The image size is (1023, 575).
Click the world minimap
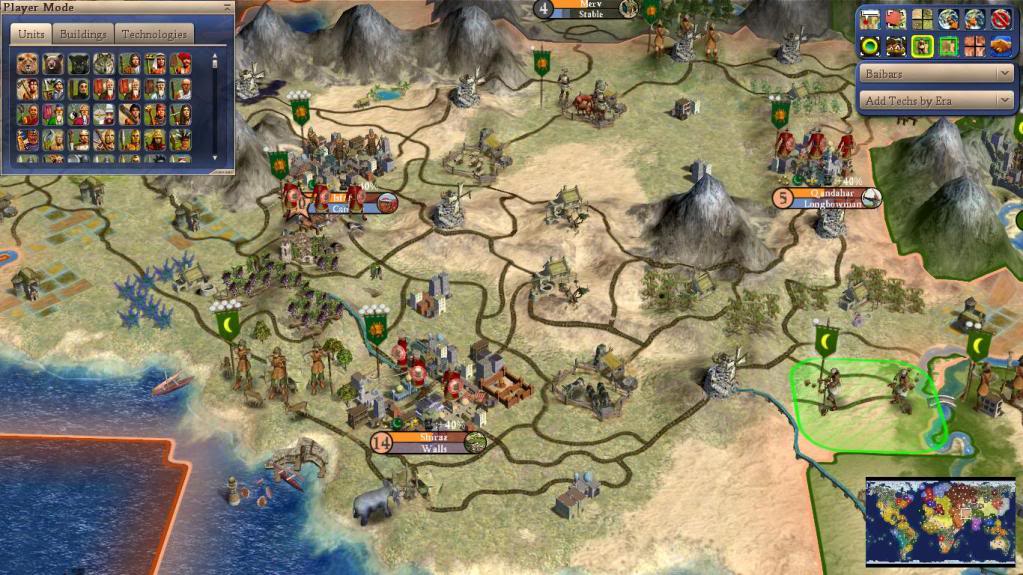[941, 519]
